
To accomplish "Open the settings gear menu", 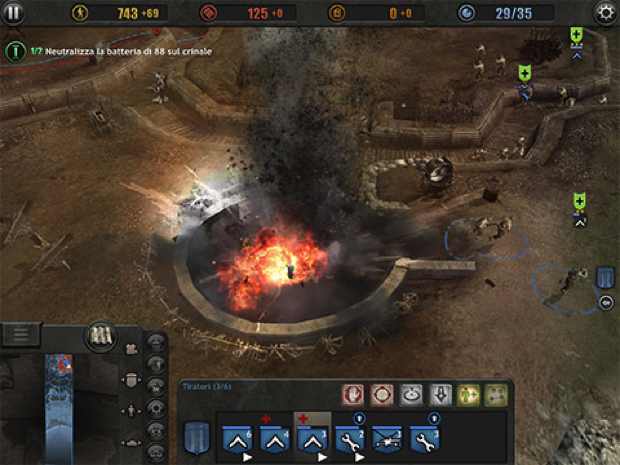I will (x=605, y=13).
